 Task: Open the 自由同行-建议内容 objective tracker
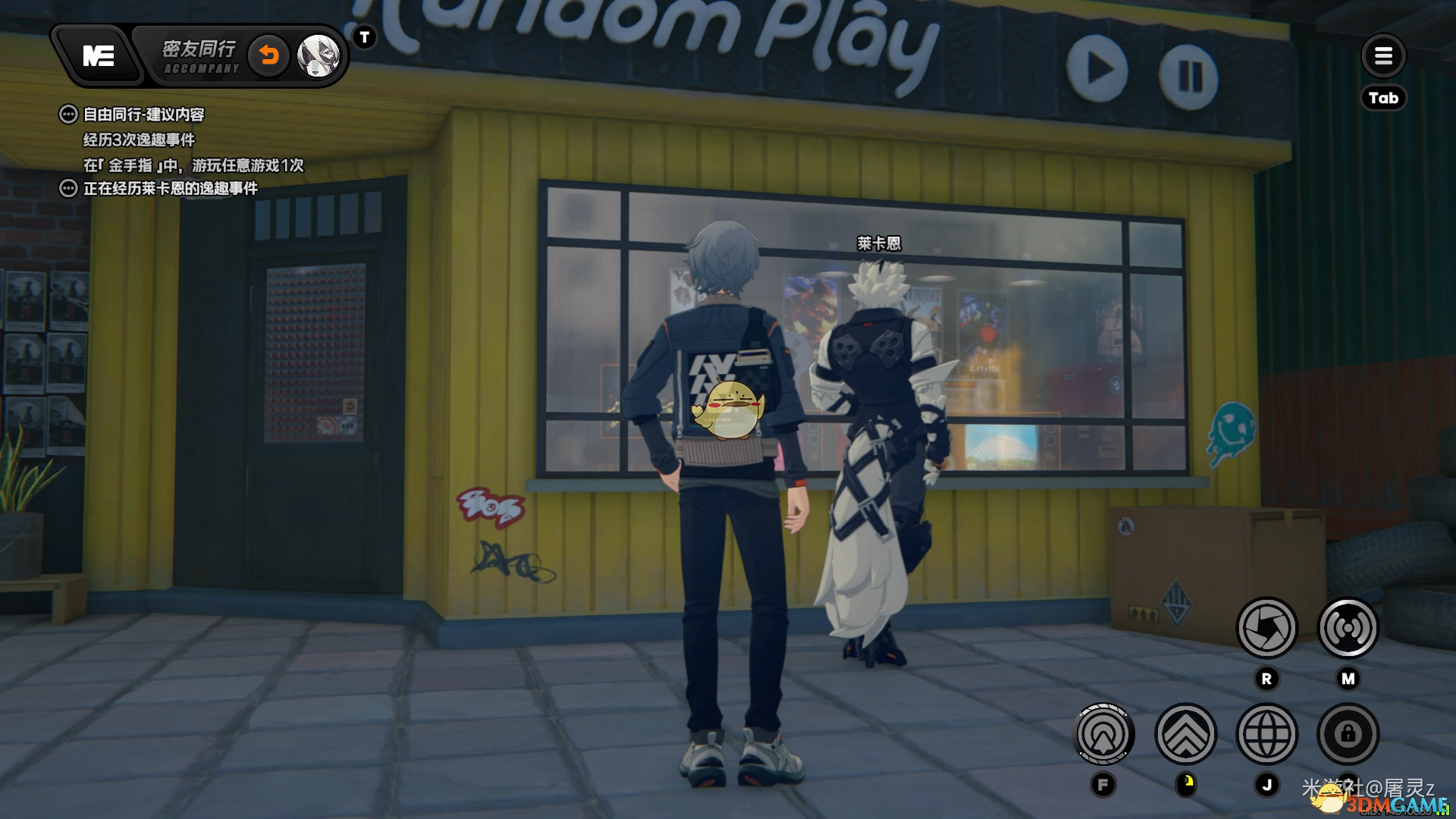(143, 115)
